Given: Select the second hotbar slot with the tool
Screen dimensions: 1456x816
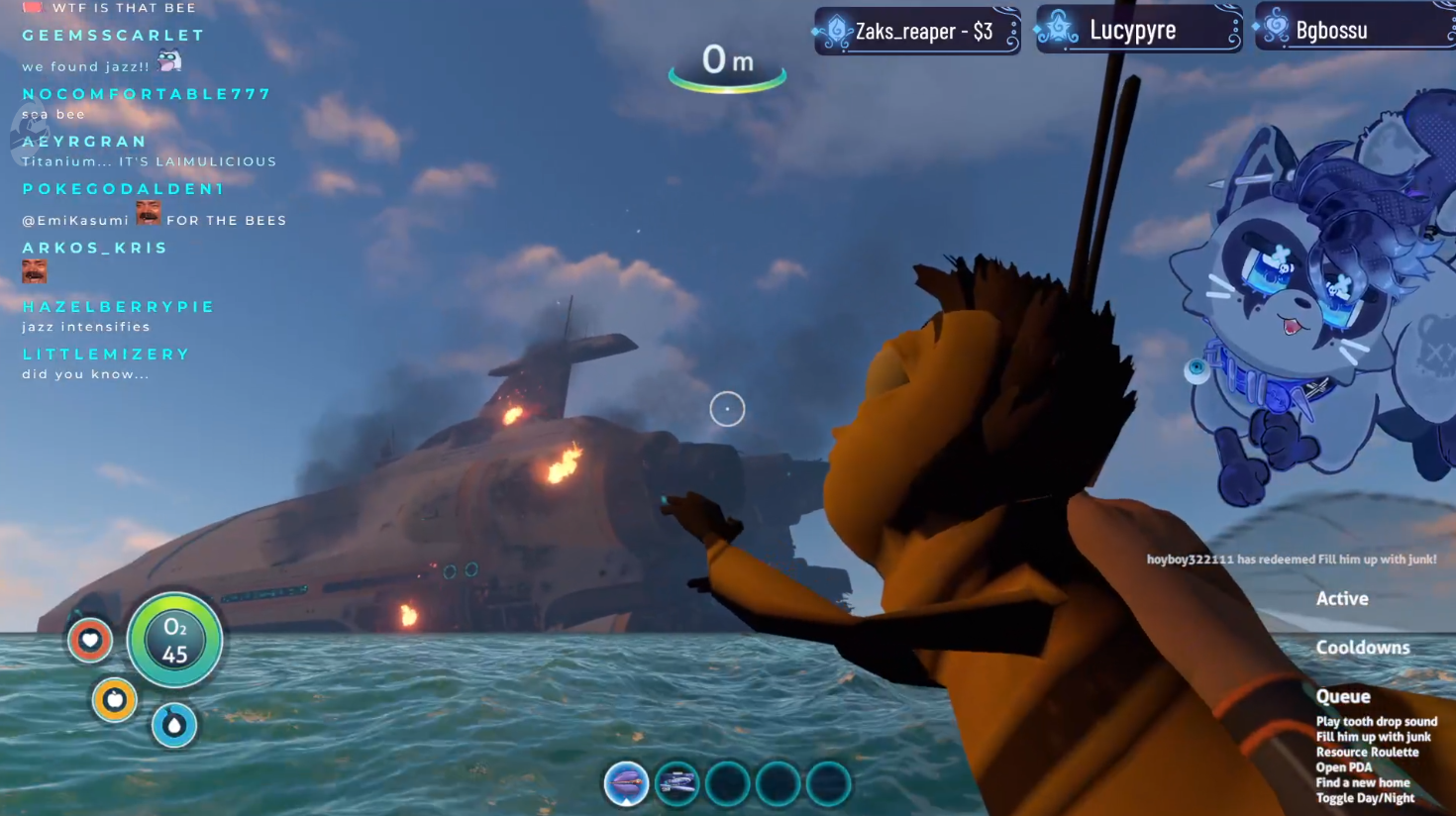Looking at the screenshot, I should (x=677, y=783).
